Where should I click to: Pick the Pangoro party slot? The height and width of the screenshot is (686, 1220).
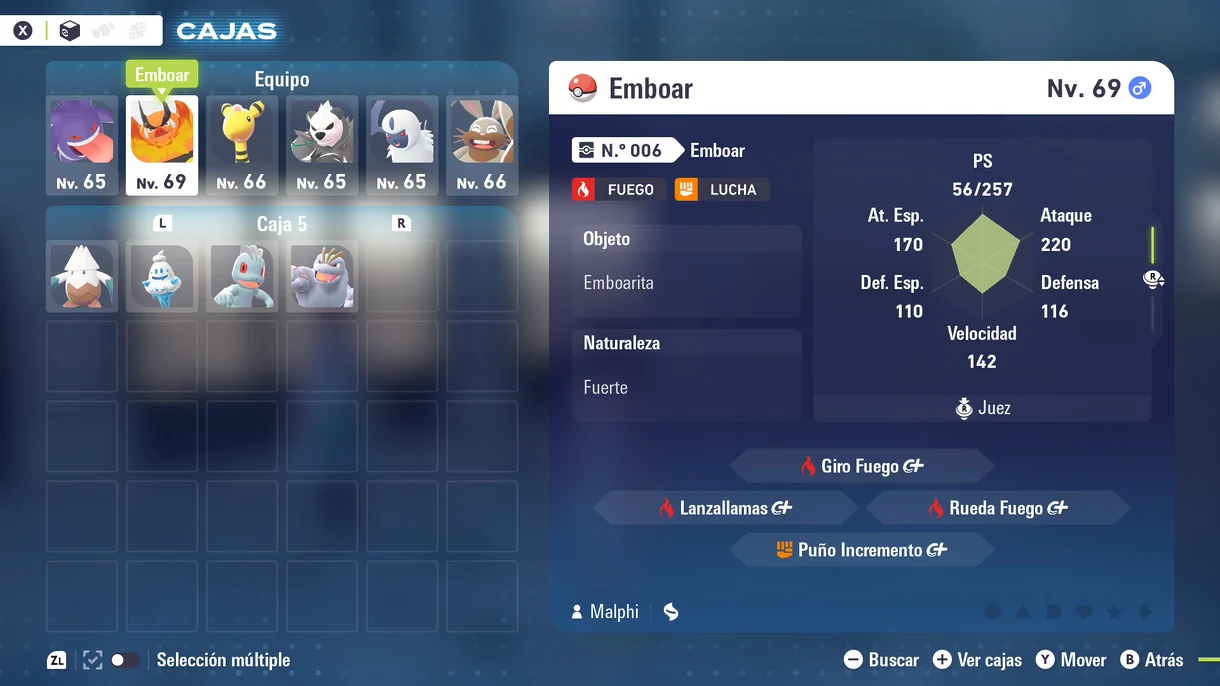click(321, 145)
